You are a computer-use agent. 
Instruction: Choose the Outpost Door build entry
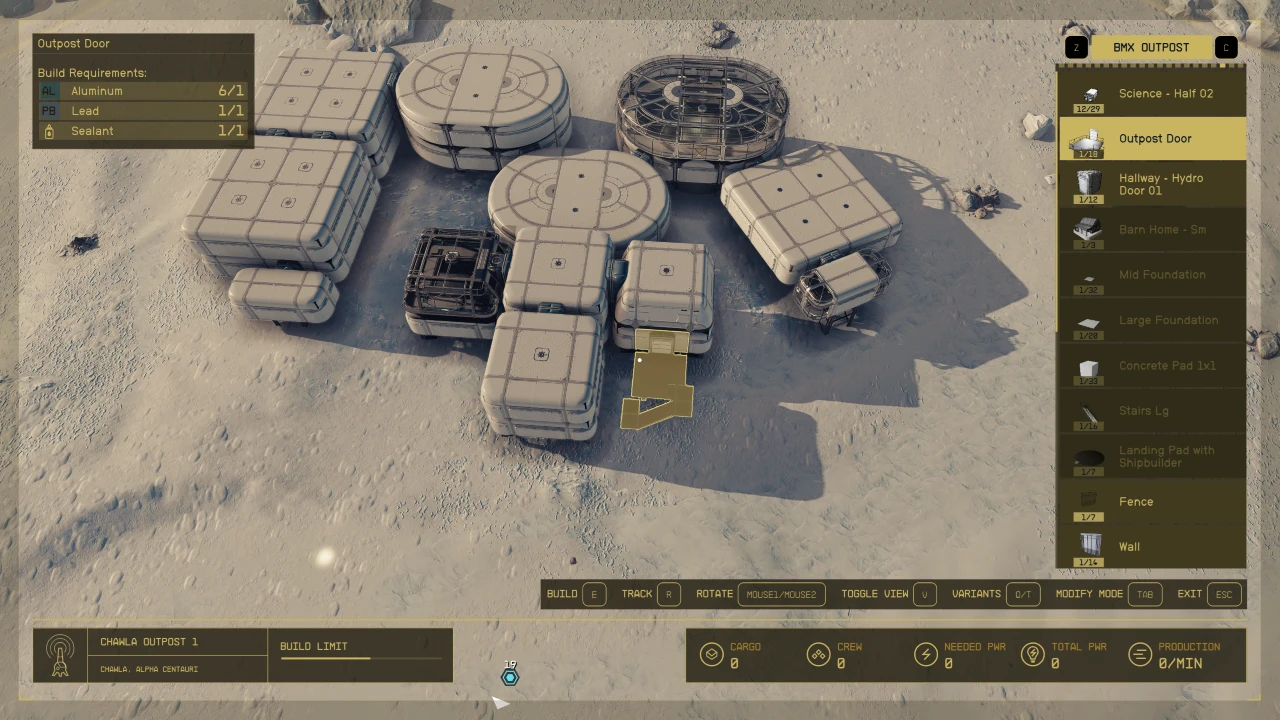[x=1152, y=139]
